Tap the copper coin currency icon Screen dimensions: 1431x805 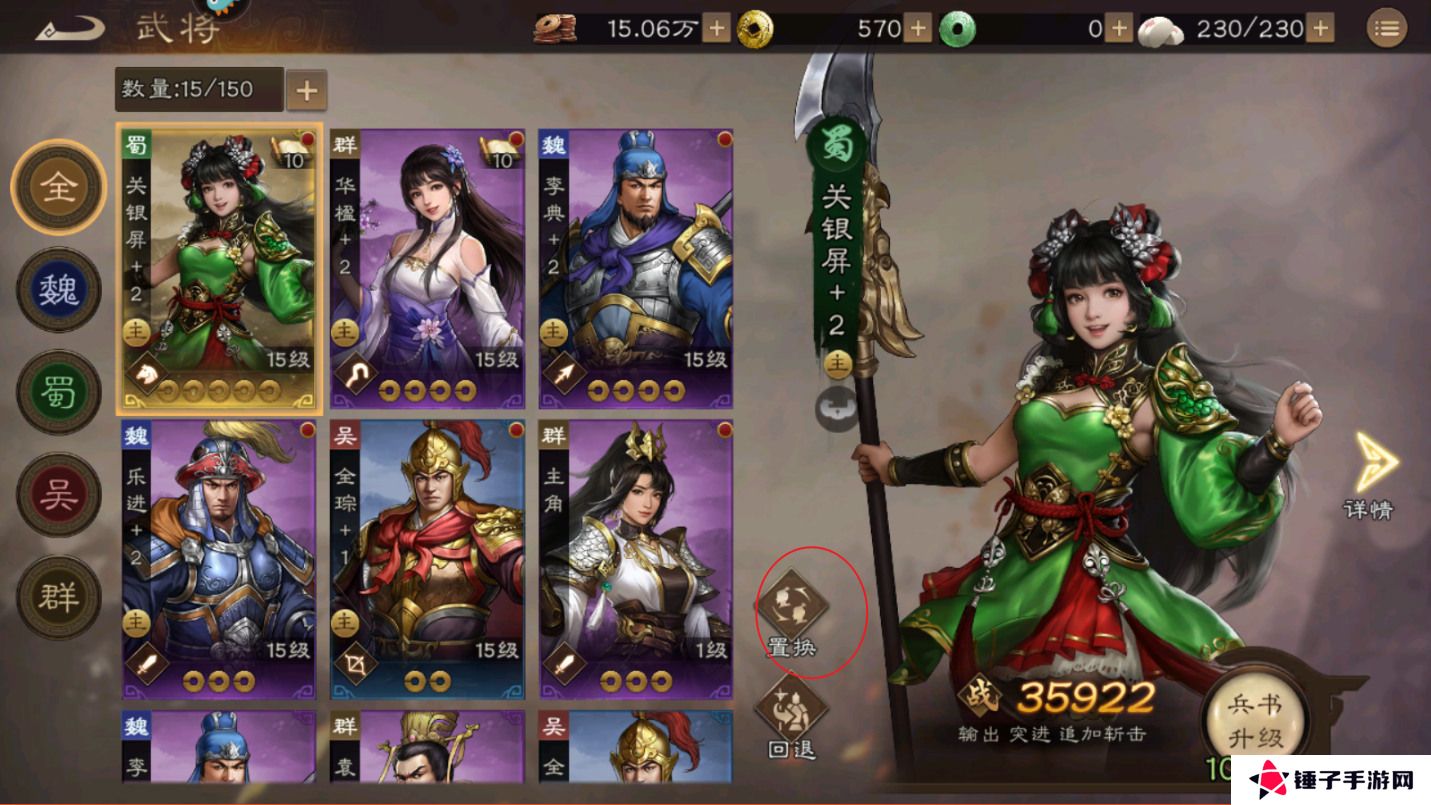pos(554,29)
